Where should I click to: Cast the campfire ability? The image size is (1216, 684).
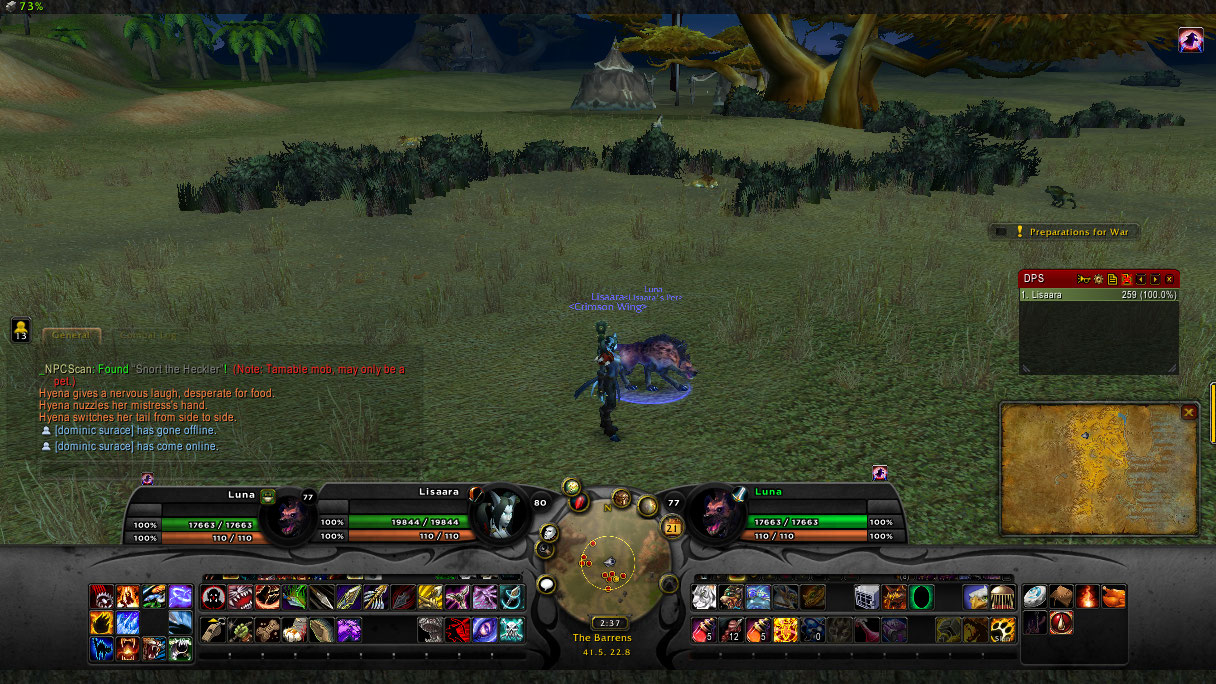[x=1087, y=597]
